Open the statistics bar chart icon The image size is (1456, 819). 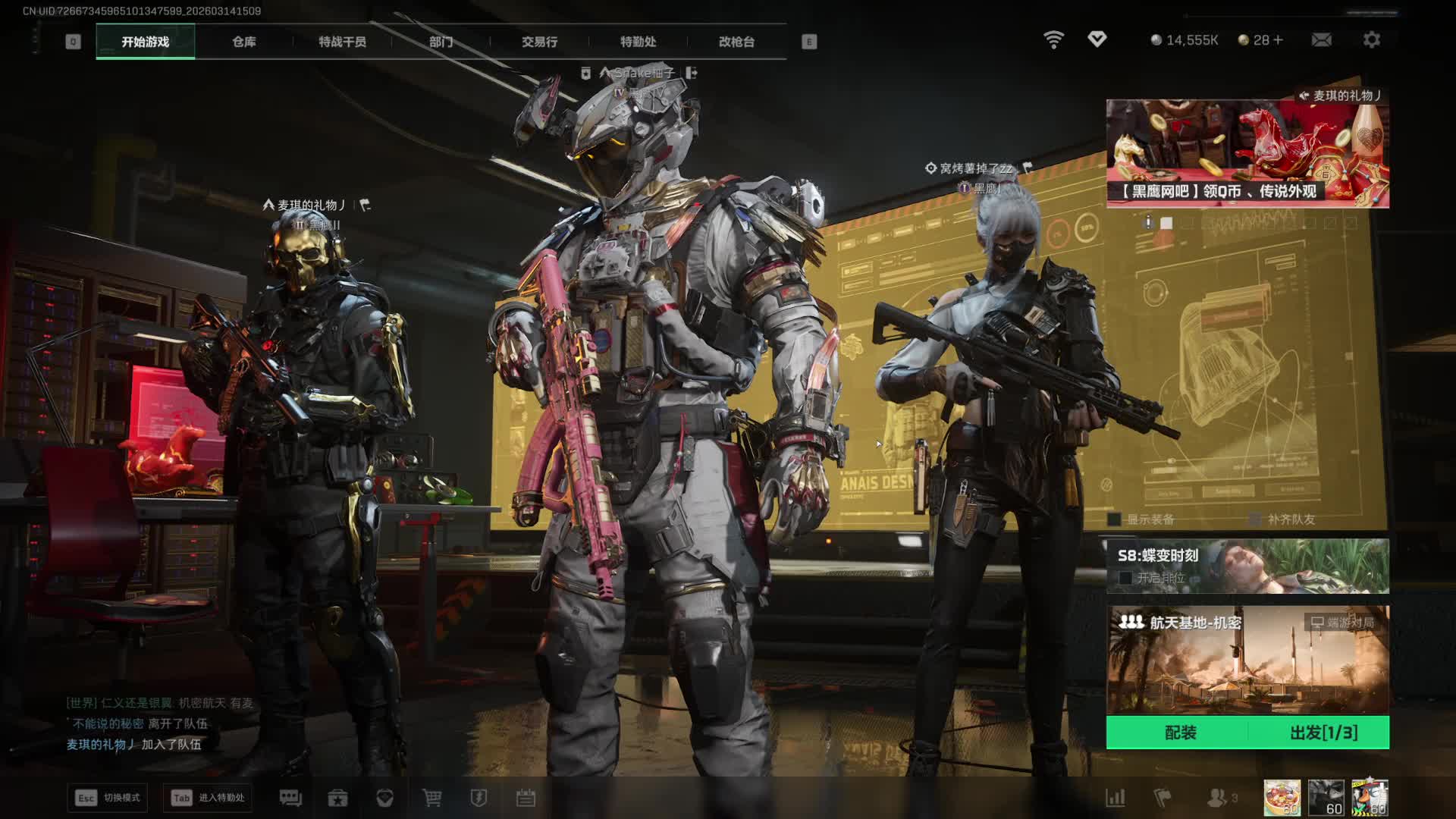click(1115, 798)
